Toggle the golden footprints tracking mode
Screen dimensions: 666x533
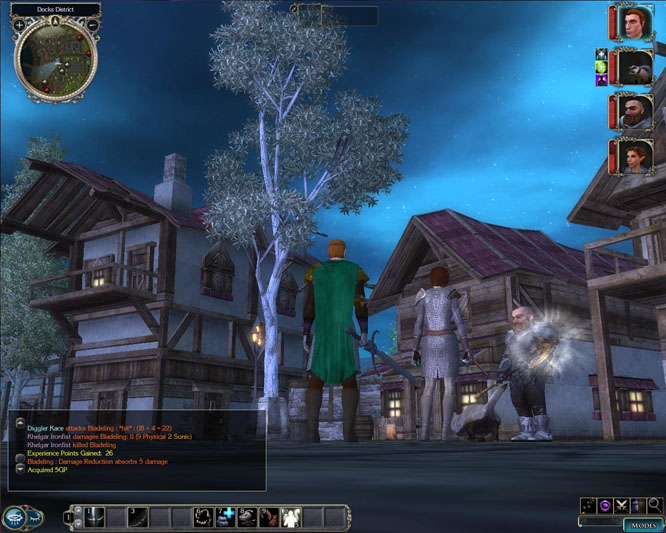(587, 506)
